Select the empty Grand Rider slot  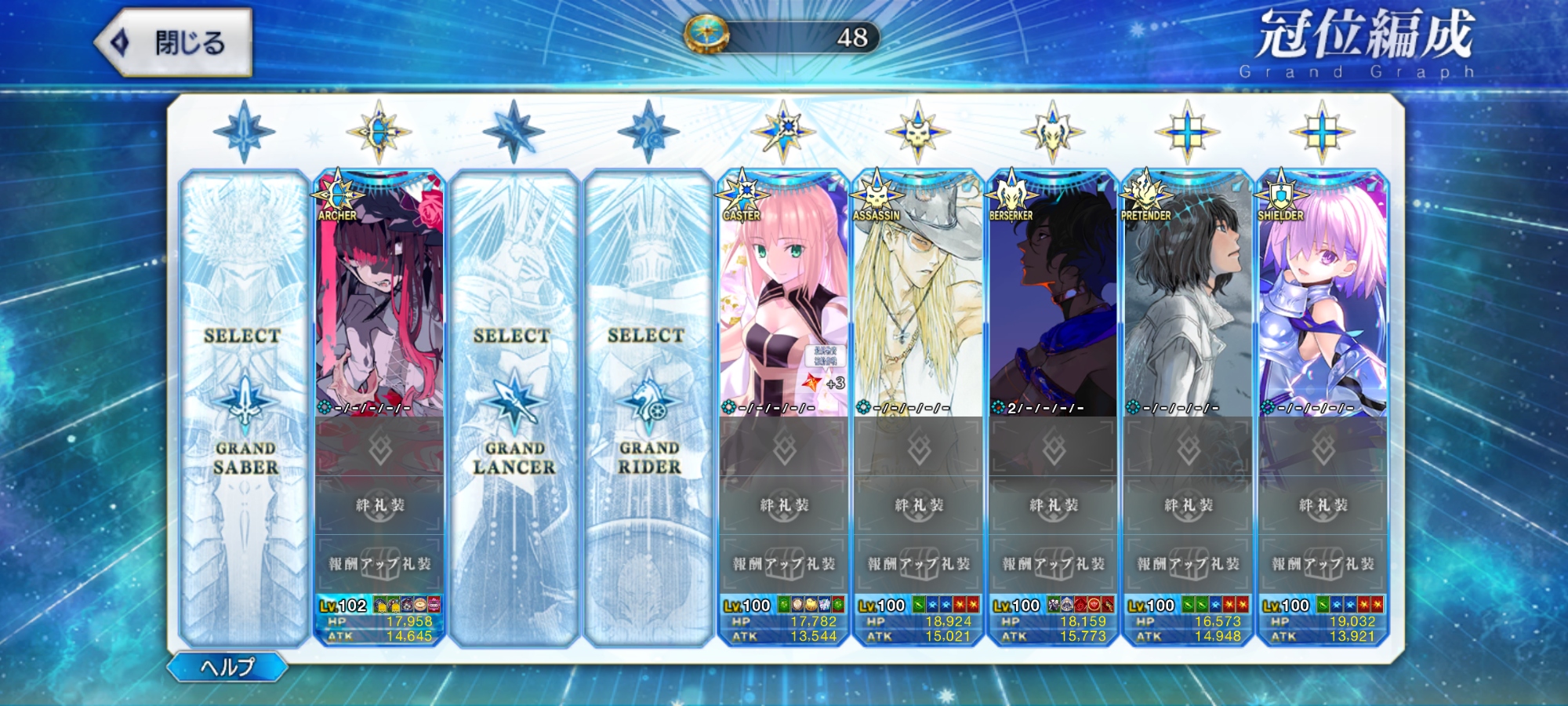point(648,408)
